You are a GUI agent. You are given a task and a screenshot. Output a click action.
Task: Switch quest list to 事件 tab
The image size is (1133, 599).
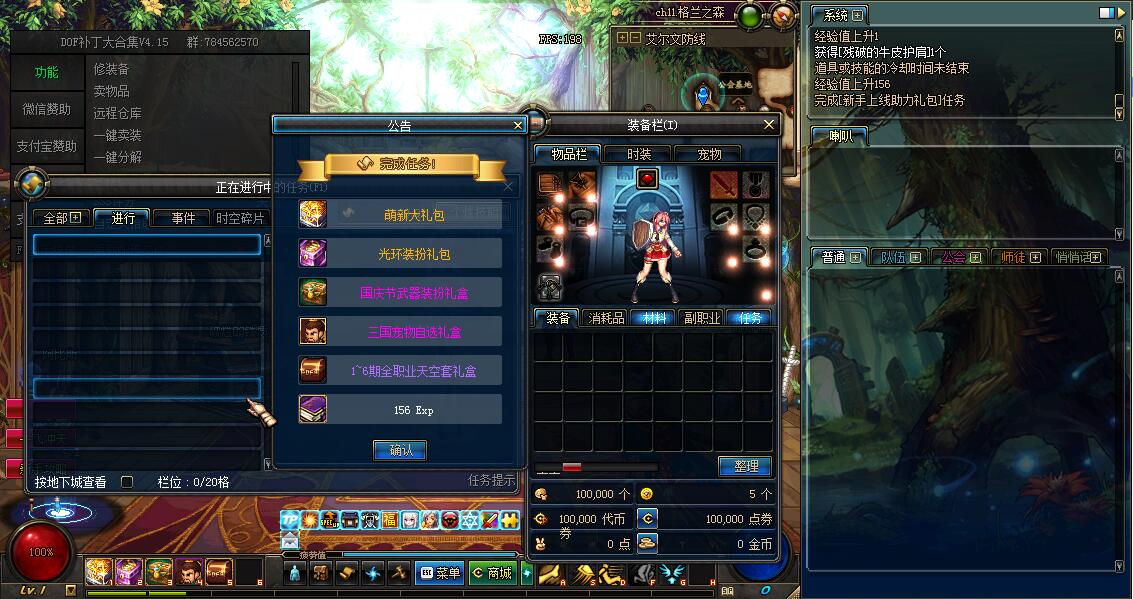[183, 218]
